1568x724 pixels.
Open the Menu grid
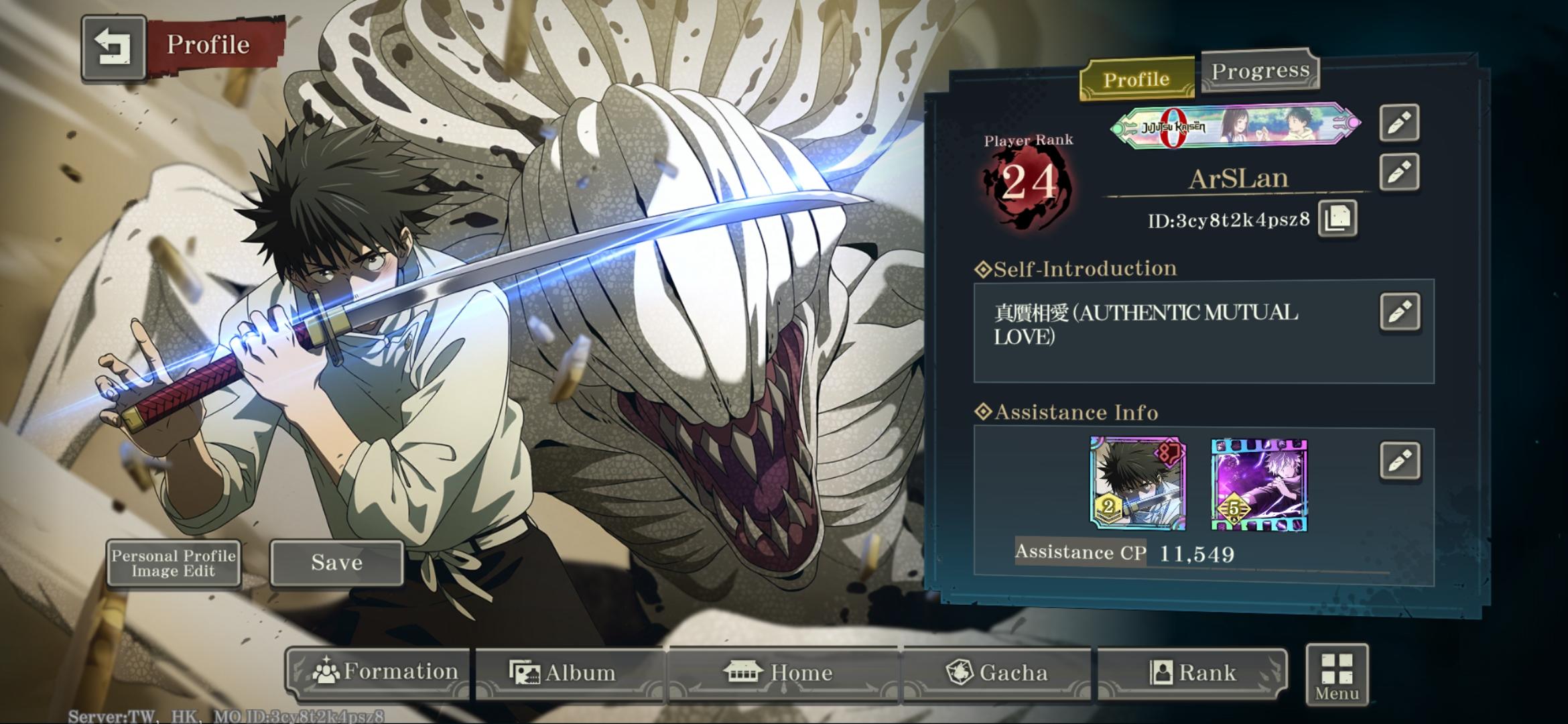(x=1336, y=675)
